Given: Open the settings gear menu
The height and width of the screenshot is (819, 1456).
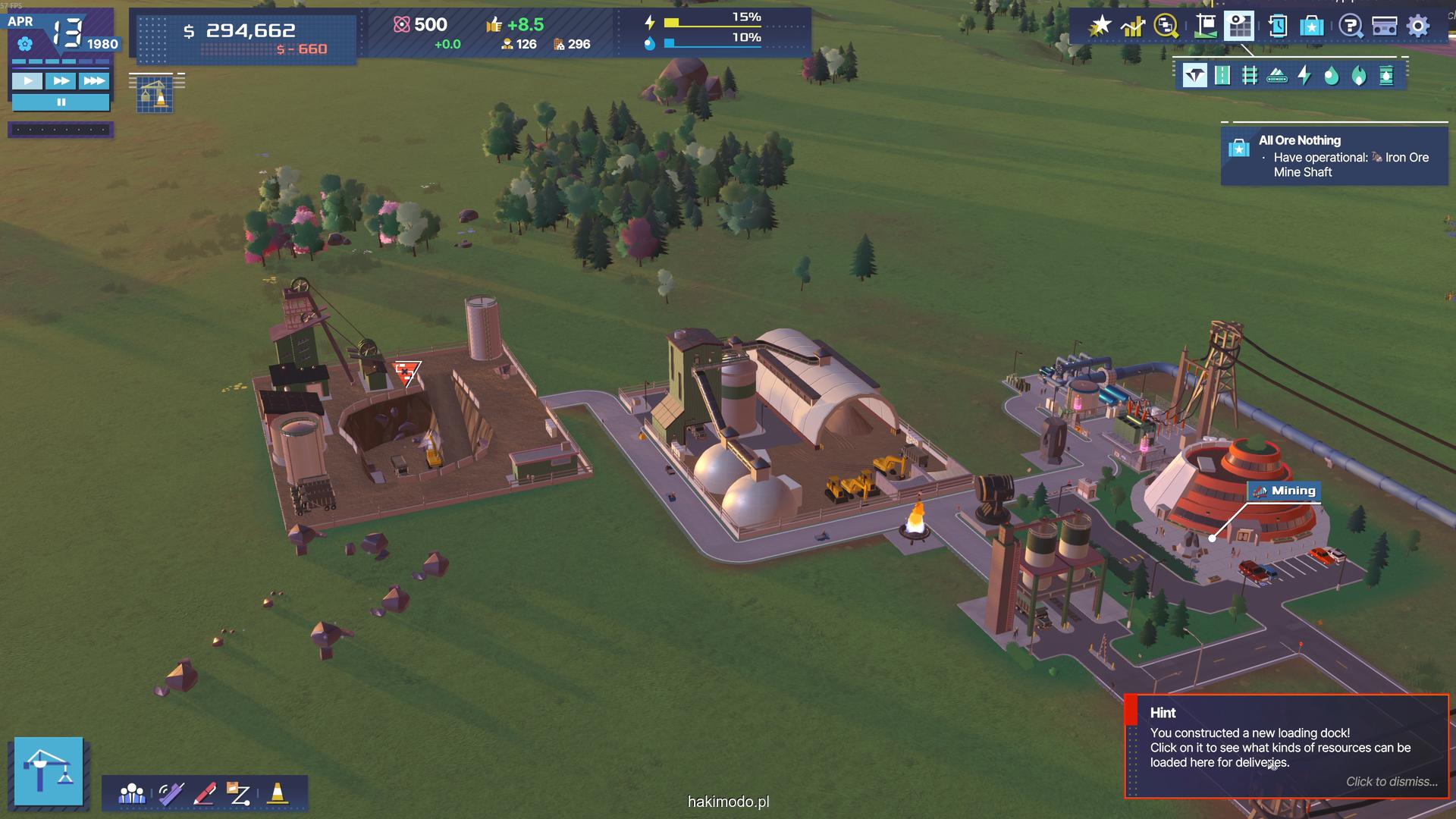Looking at the screenshot, I should (x=1418, y=27).
